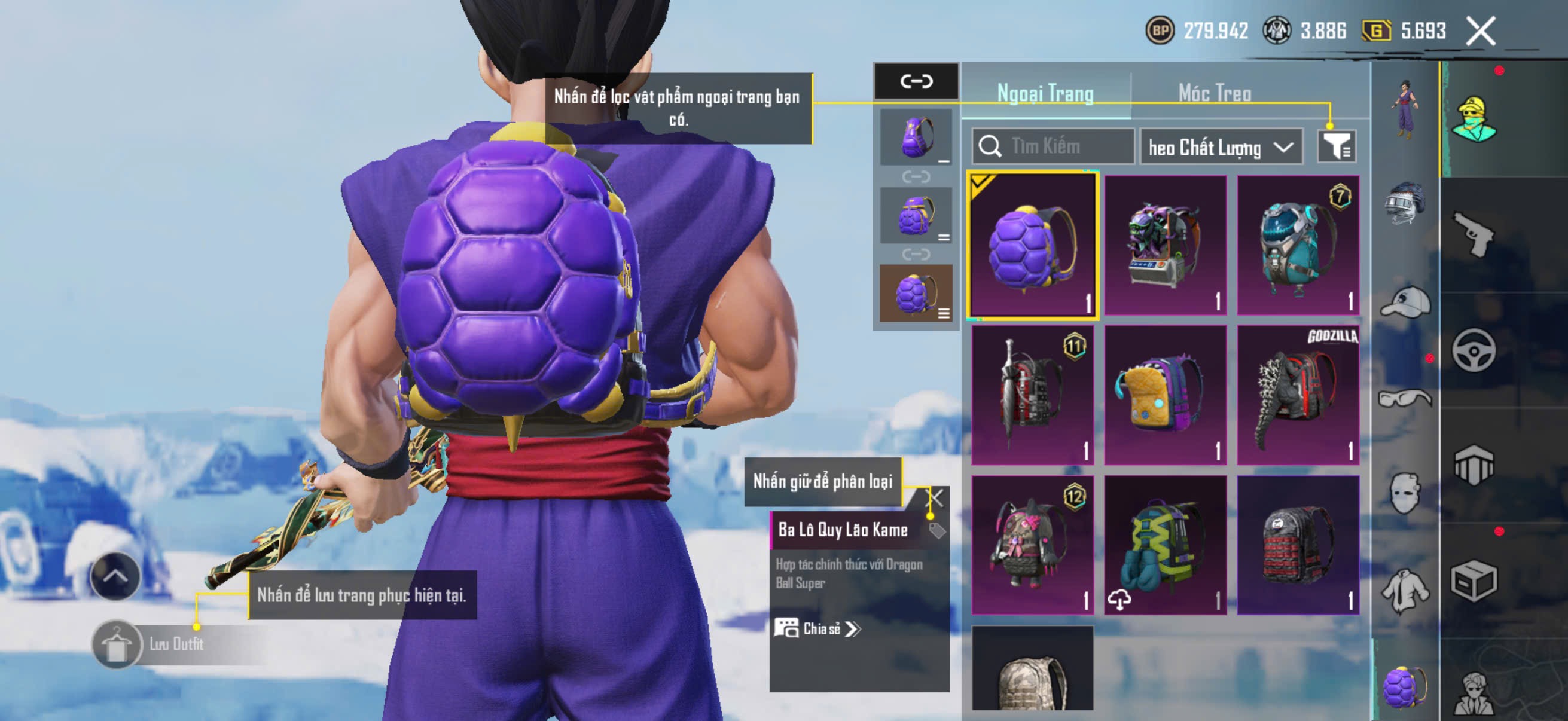Screen dimensions: 1568x721
Task: Select the Ngoại Trang tab
Action: pos(1045,94)
